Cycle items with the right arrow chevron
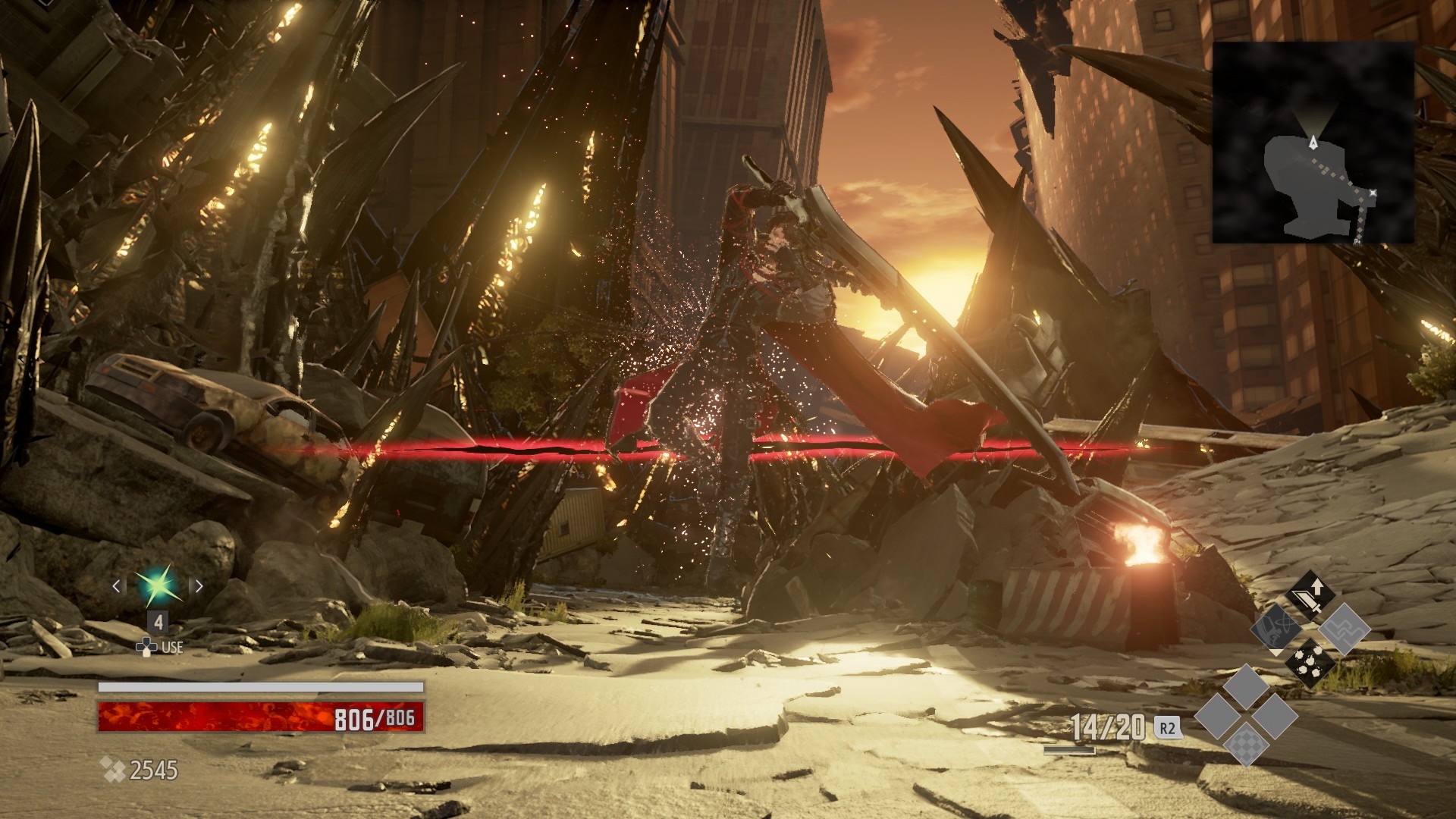 coord(199,586)
